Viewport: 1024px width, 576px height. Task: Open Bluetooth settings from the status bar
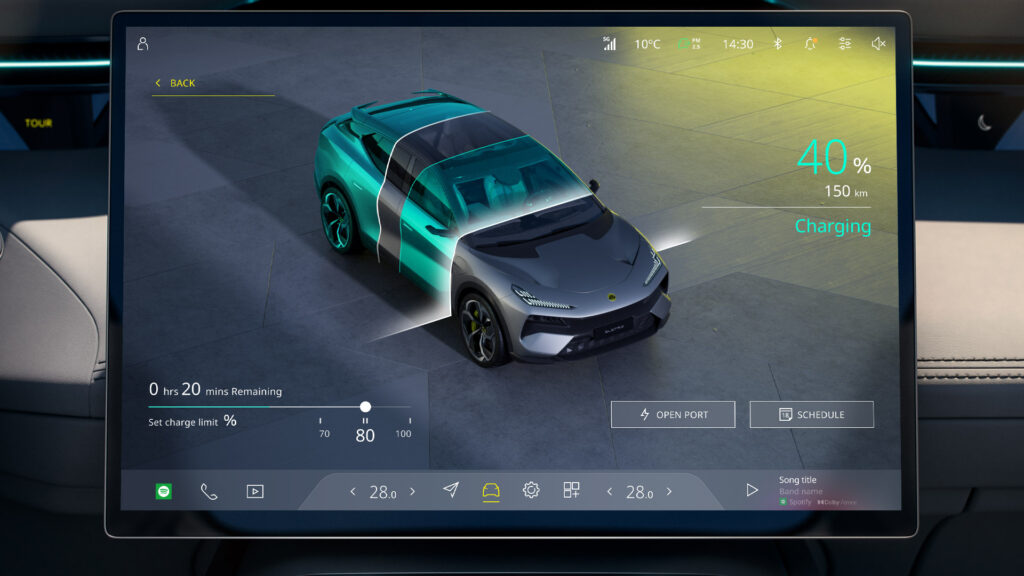pos(777,44)
